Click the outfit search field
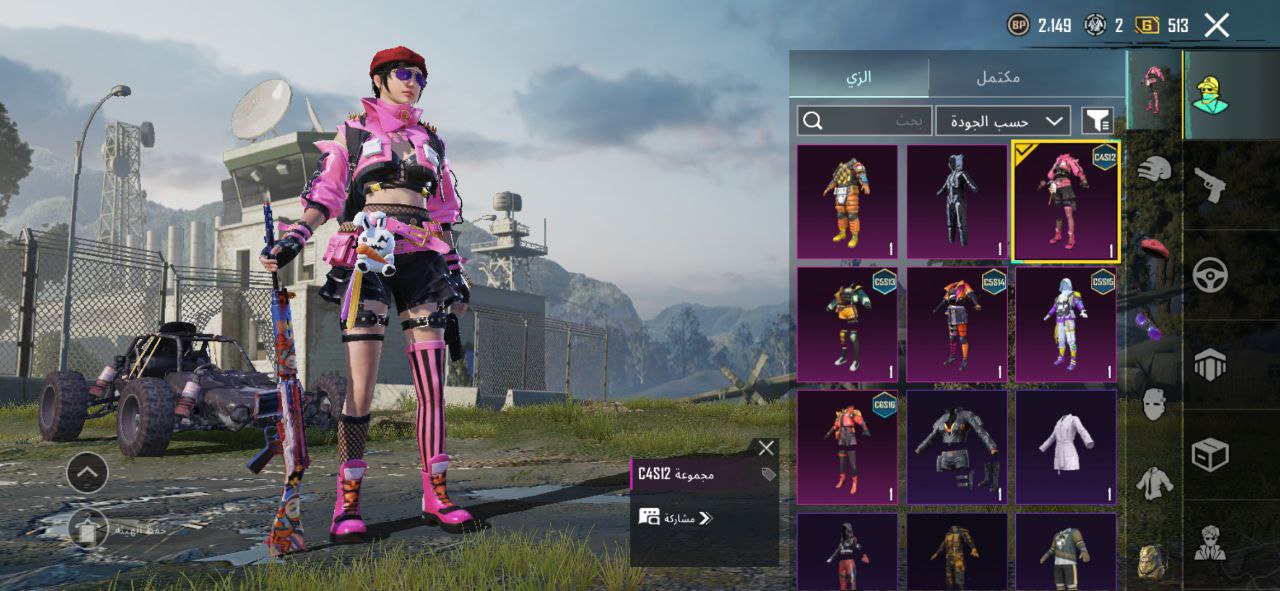Screen dimensions: 1280x591 865,121
